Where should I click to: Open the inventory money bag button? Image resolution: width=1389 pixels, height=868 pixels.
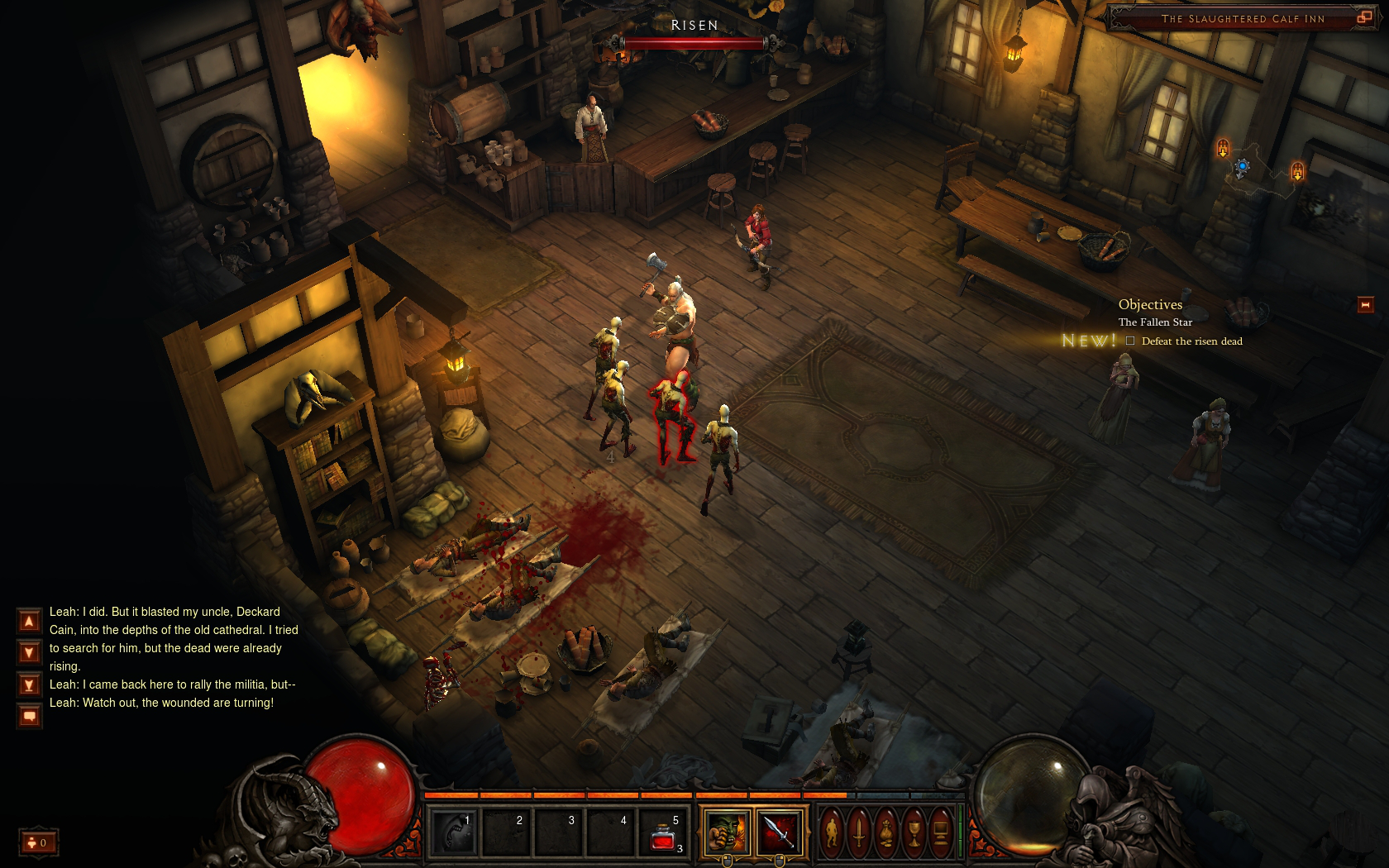point(886,832)
